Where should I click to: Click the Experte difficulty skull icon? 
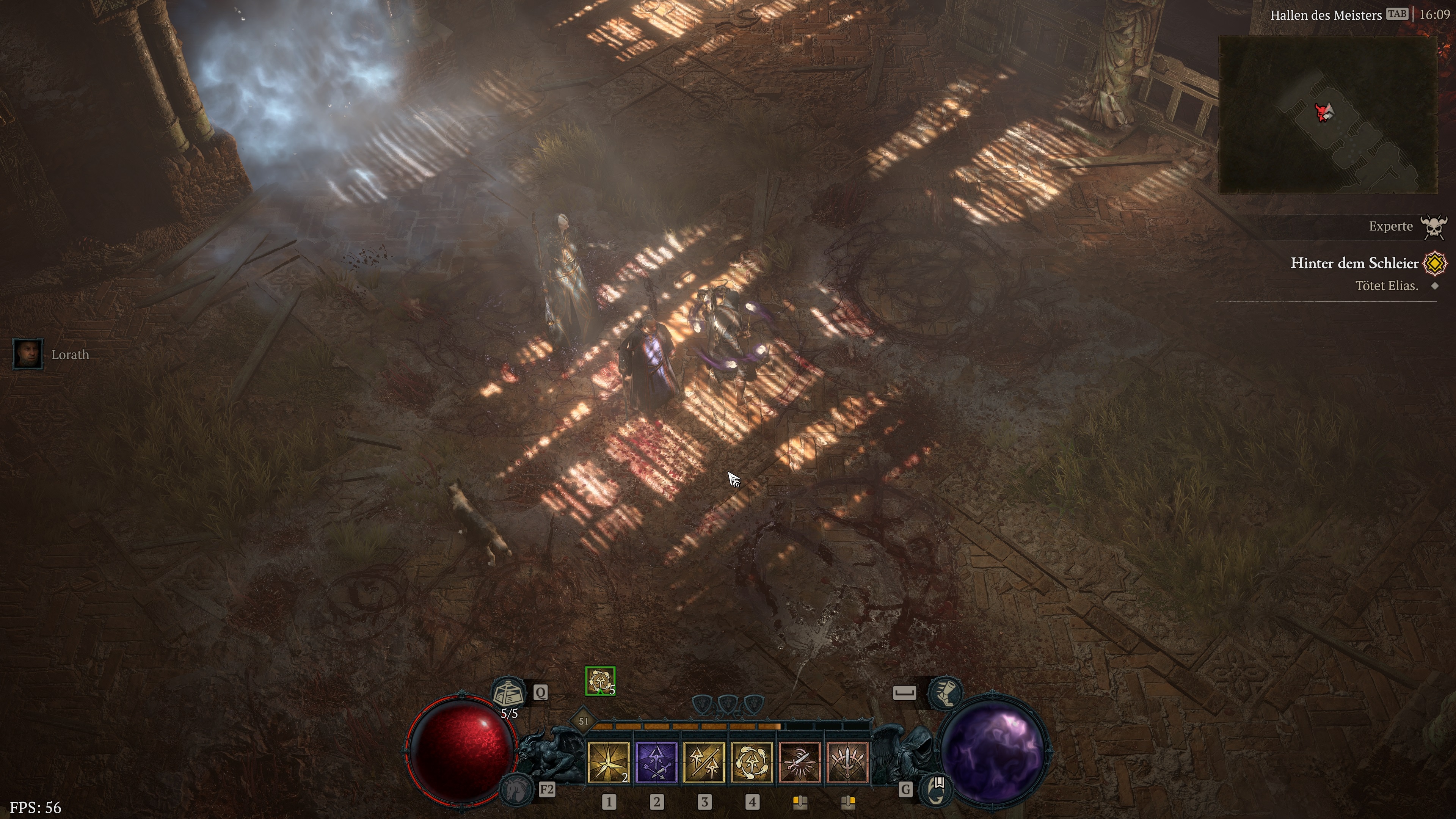point(1434,226)
